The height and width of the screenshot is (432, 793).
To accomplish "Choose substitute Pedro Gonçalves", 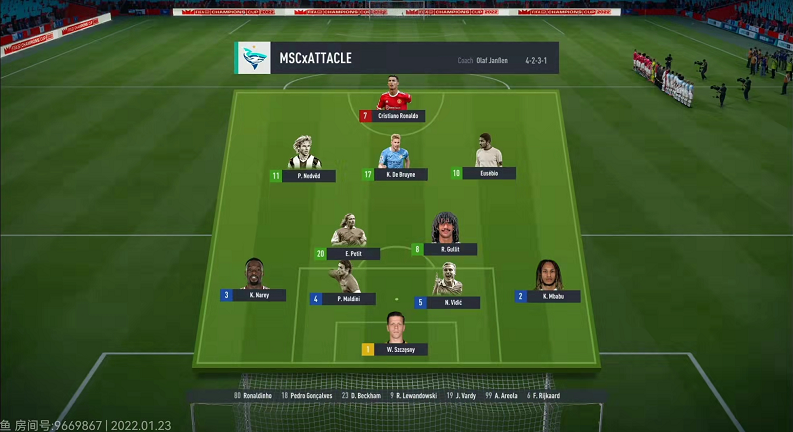I will (x=308, y=395).
